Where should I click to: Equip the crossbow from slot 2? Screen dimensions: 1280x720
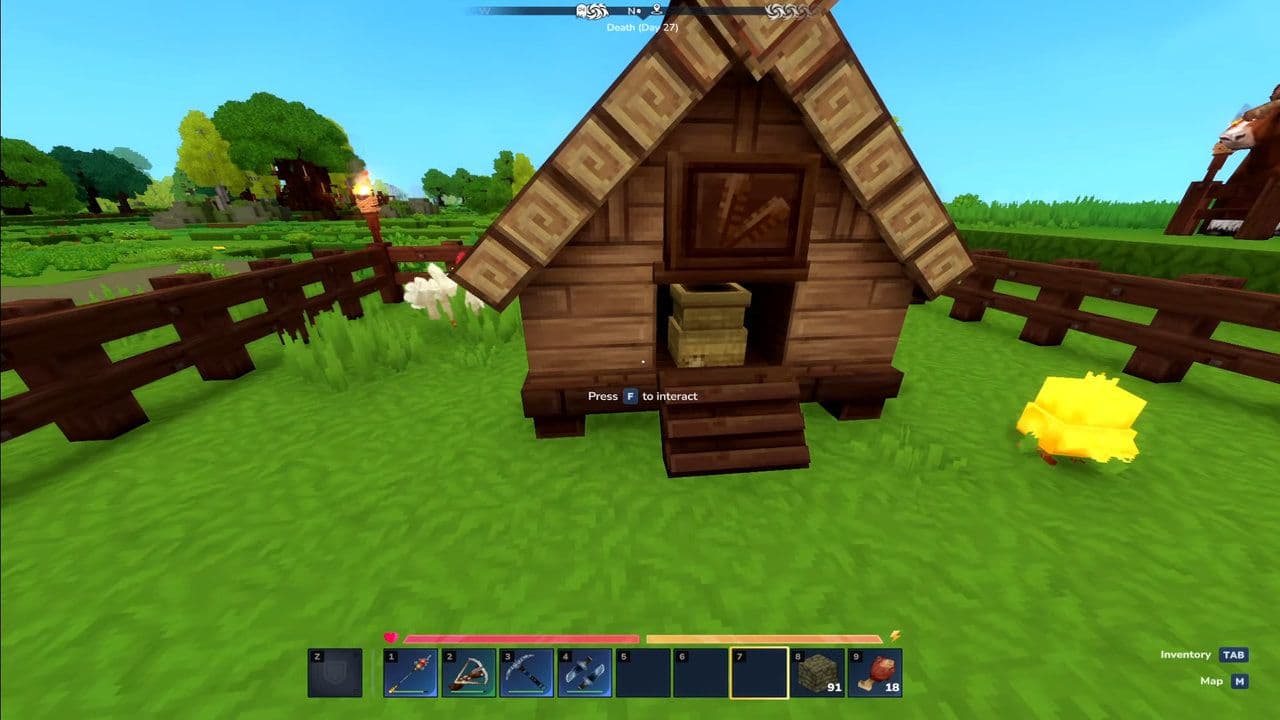[470, 674]
